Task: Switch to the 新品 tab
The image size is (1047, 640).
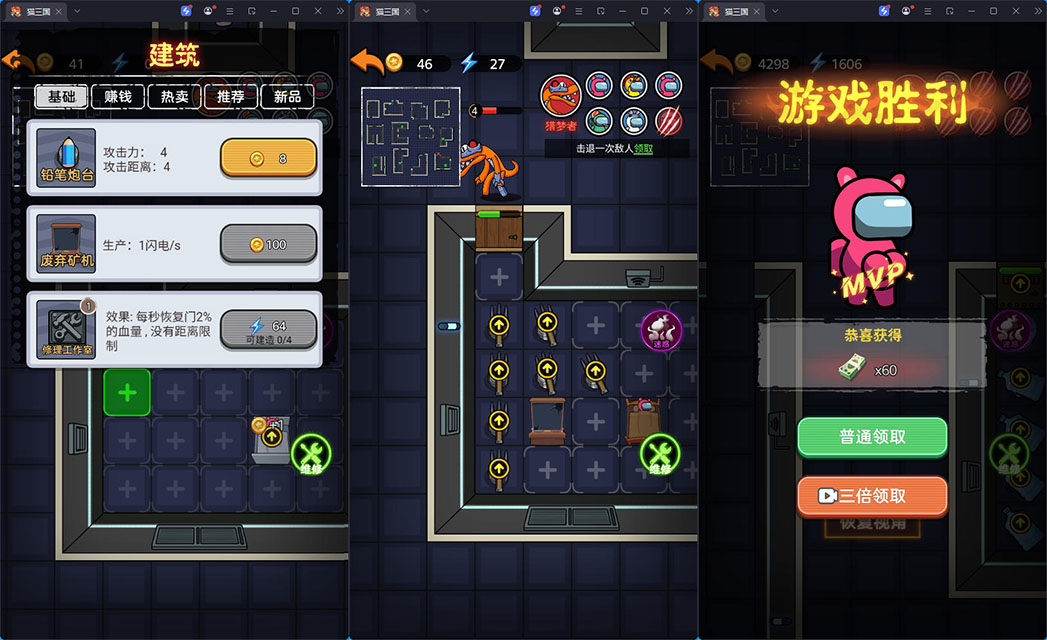Action: pyautogui.click(x=287, y=97)
